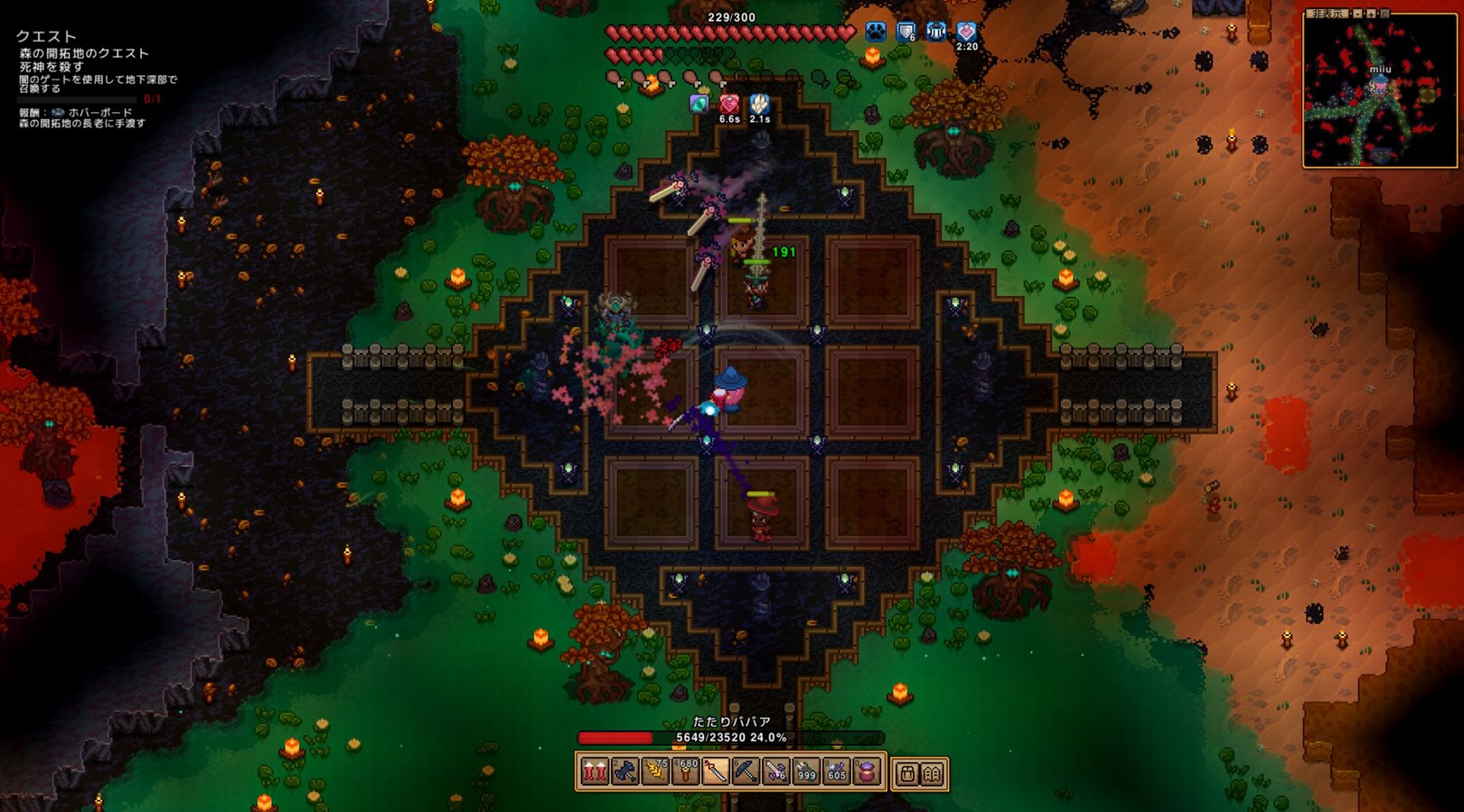Select the dark battle axe slot
The image size is (1464, 812).
pos(624,772)
